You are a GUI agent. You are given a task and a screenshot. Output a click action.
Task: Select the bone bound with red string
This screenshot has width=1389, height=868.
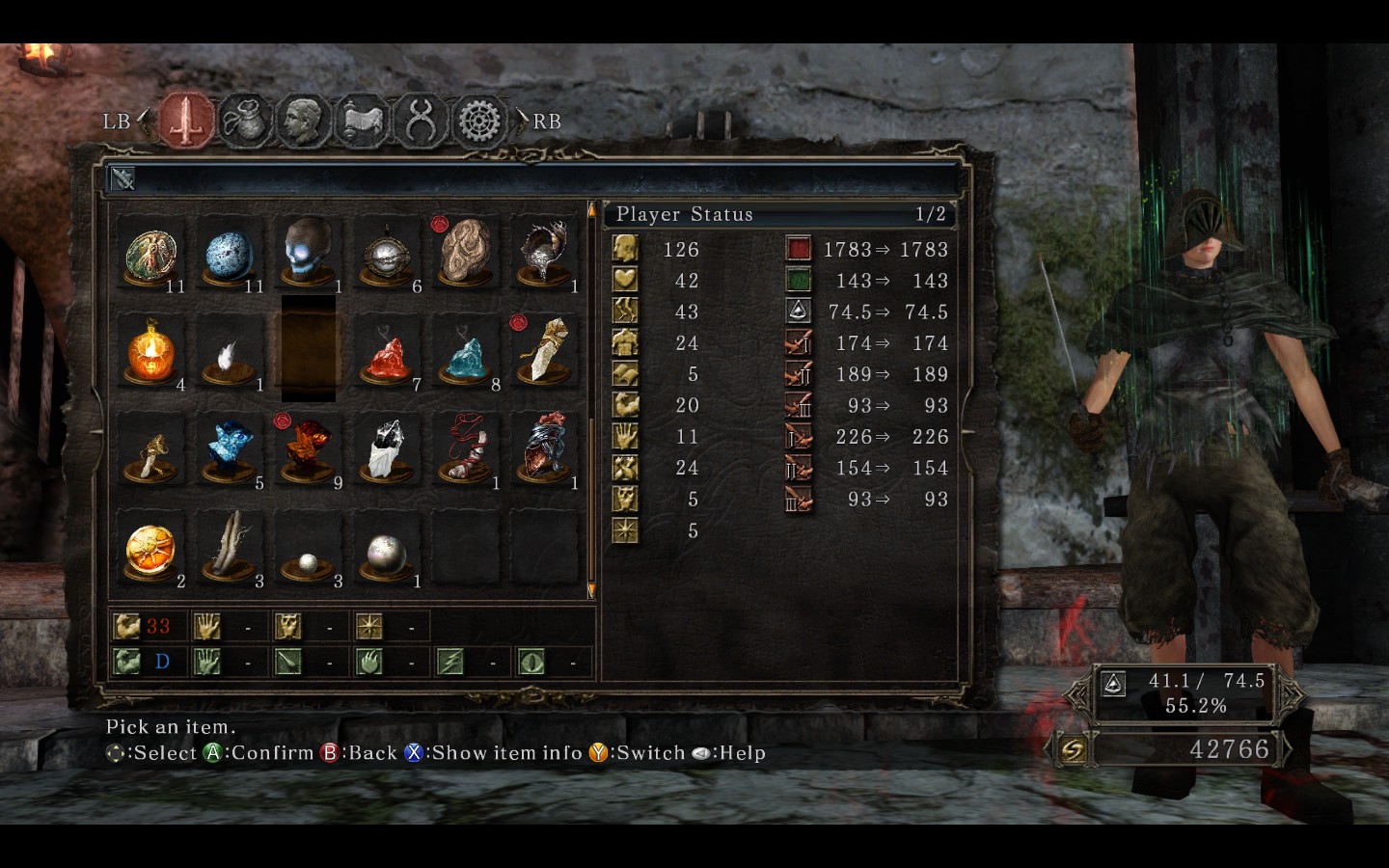pyautogui.click(x=466, y=449)
